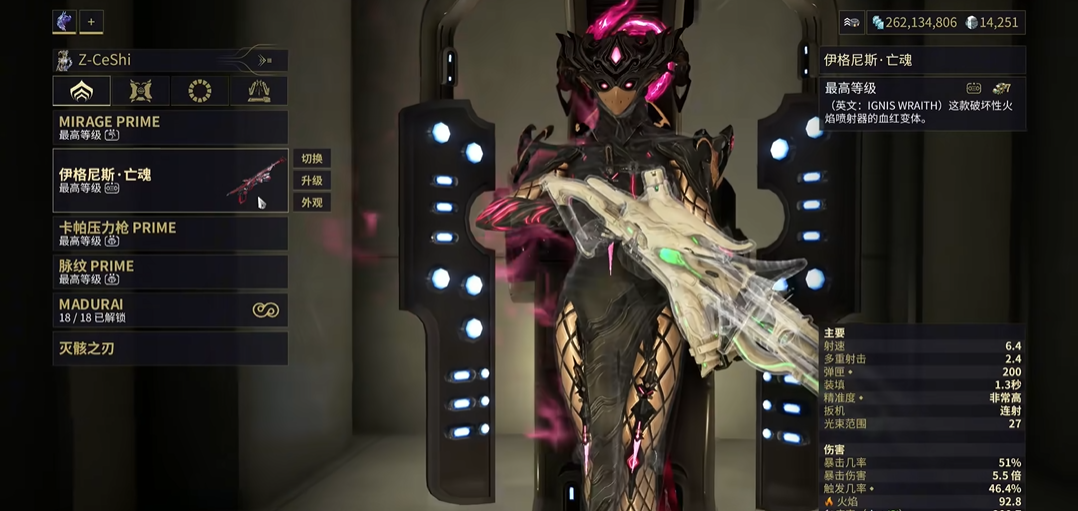
Task: Open the dotted ring icon tab
Action: [200, 91]
